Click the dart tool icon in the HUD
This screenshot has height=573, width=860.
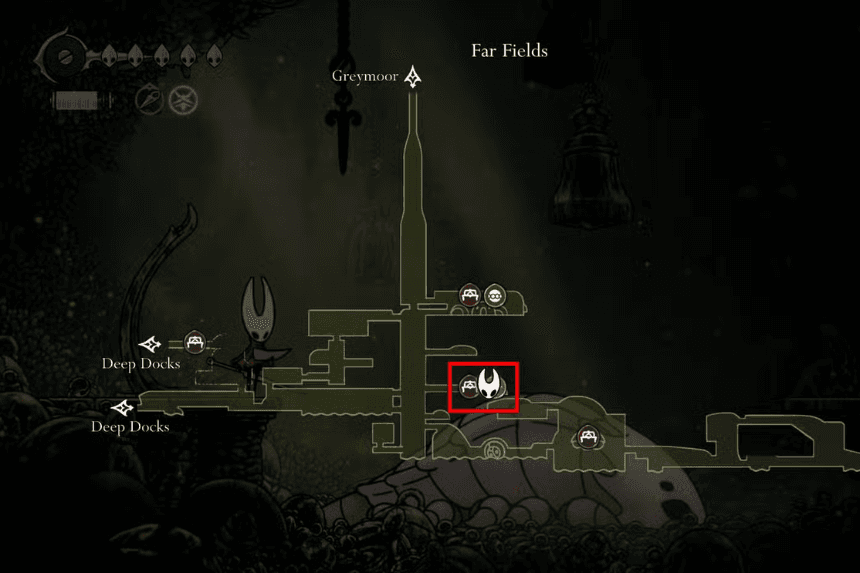148,99
